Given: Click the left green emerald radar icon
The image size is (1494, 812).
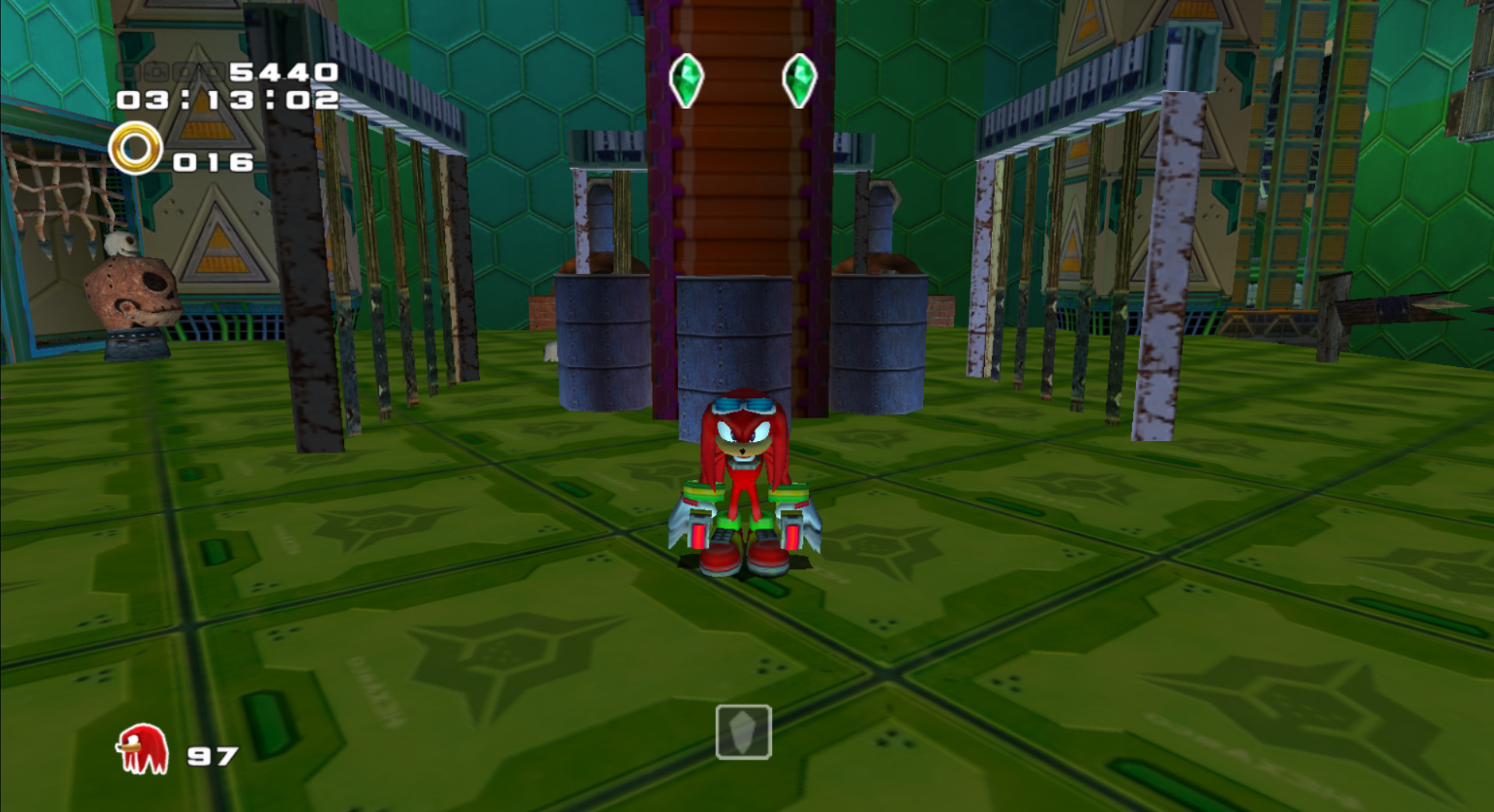Looking at the screenshot, I should [x=688, y=78].
